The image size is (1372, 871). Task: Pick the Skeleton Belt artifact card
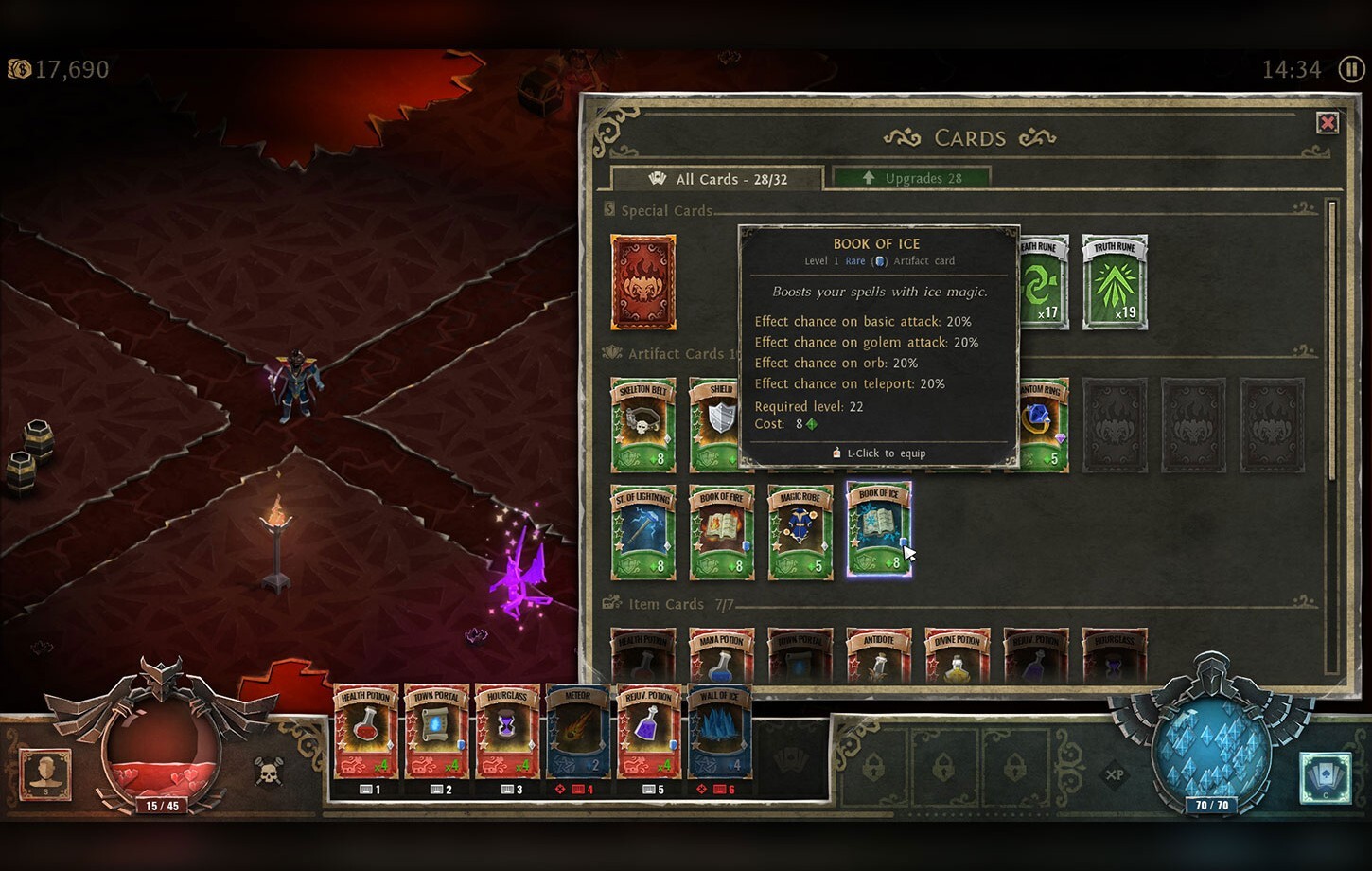point(643,423)
